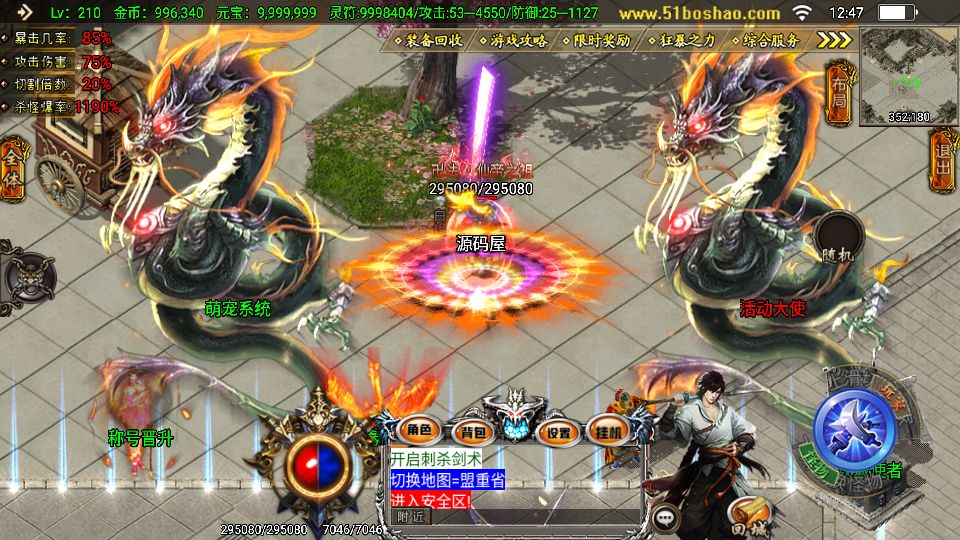Click the 退出 exit button
Viewport: 960px width, 540px height.
coord(941,165)
